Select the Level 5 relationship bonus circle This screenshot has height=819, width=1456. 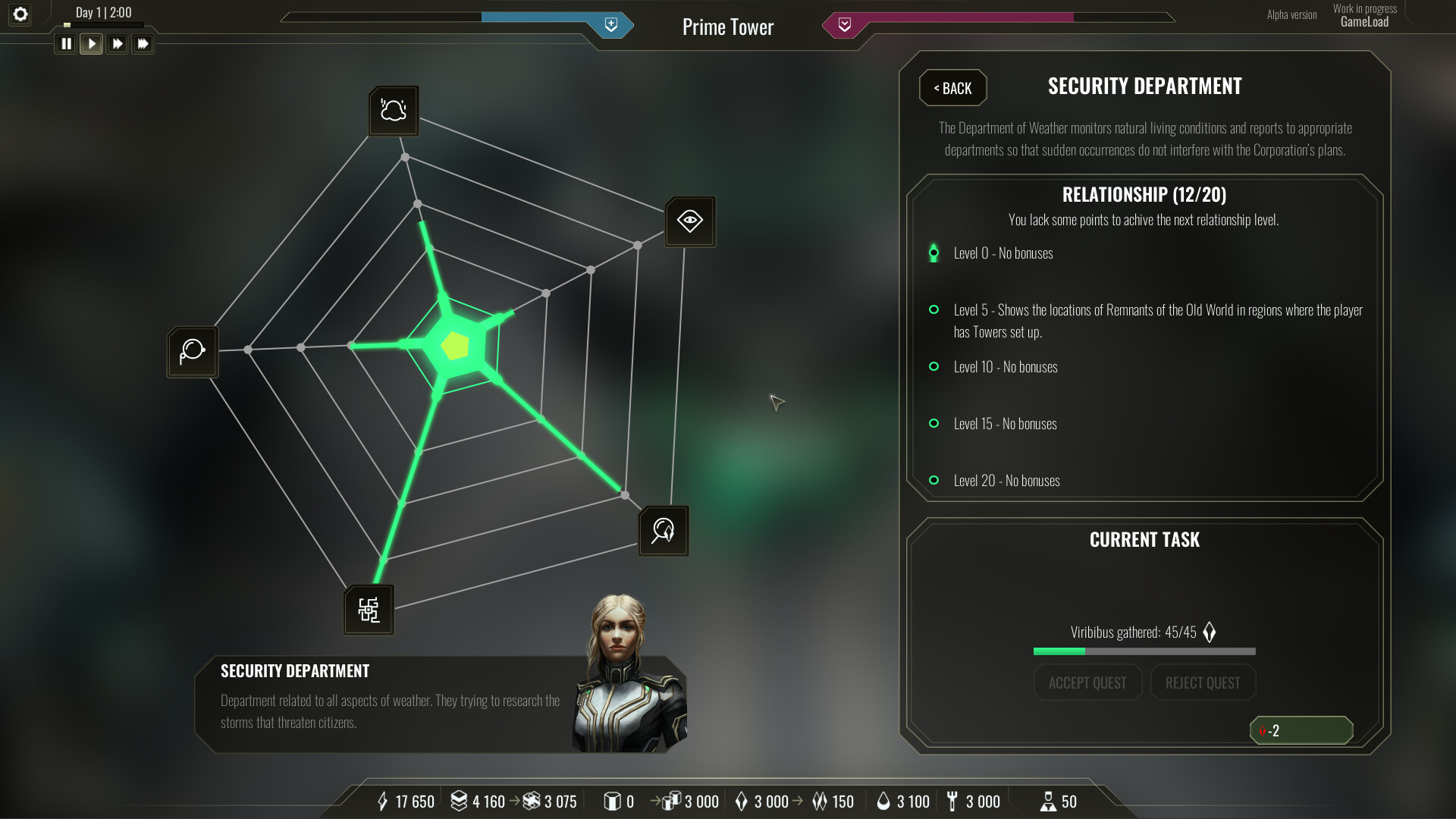click(934, 309)
